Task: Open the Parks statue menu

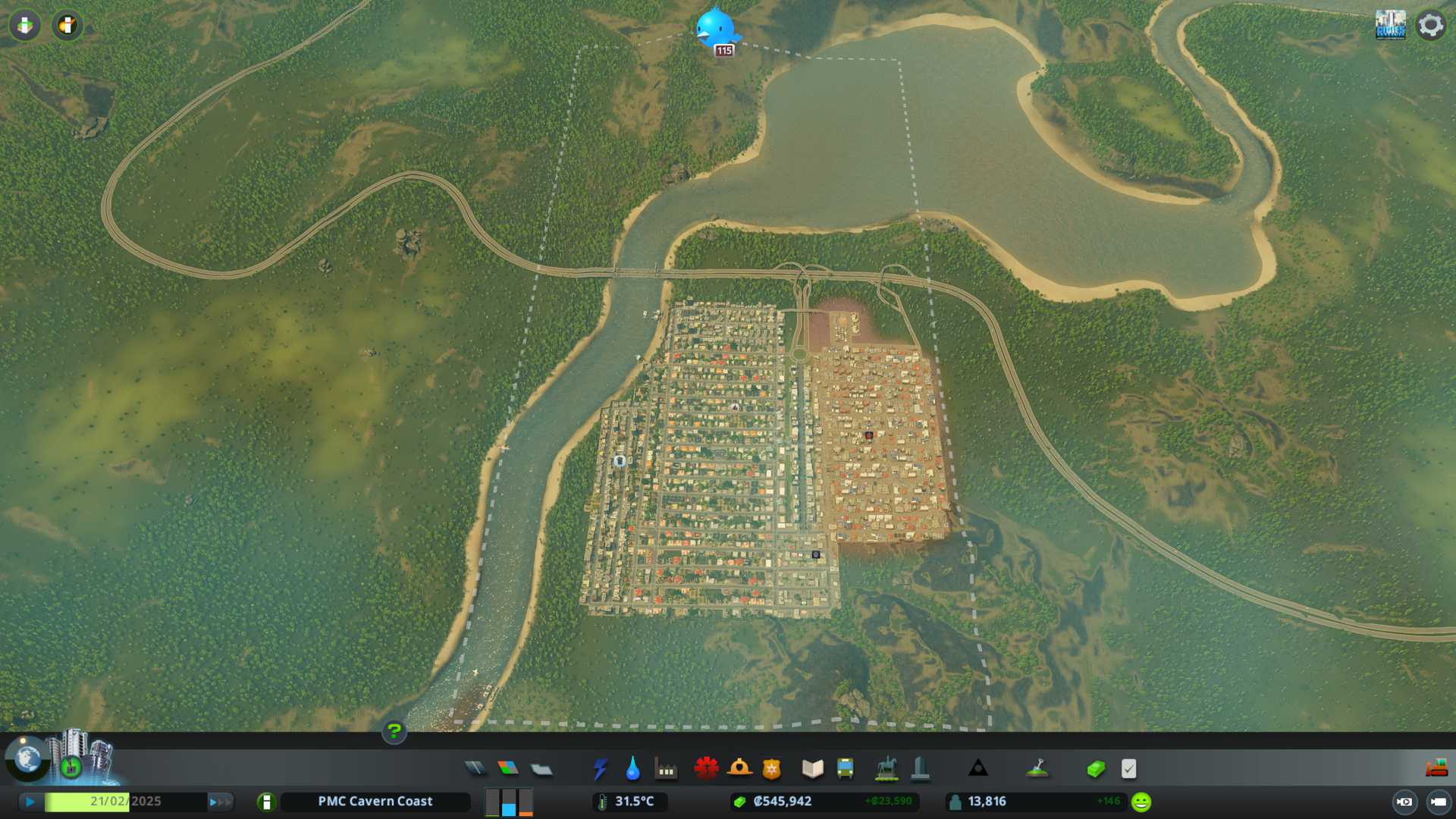Action: tap(886, 769)
